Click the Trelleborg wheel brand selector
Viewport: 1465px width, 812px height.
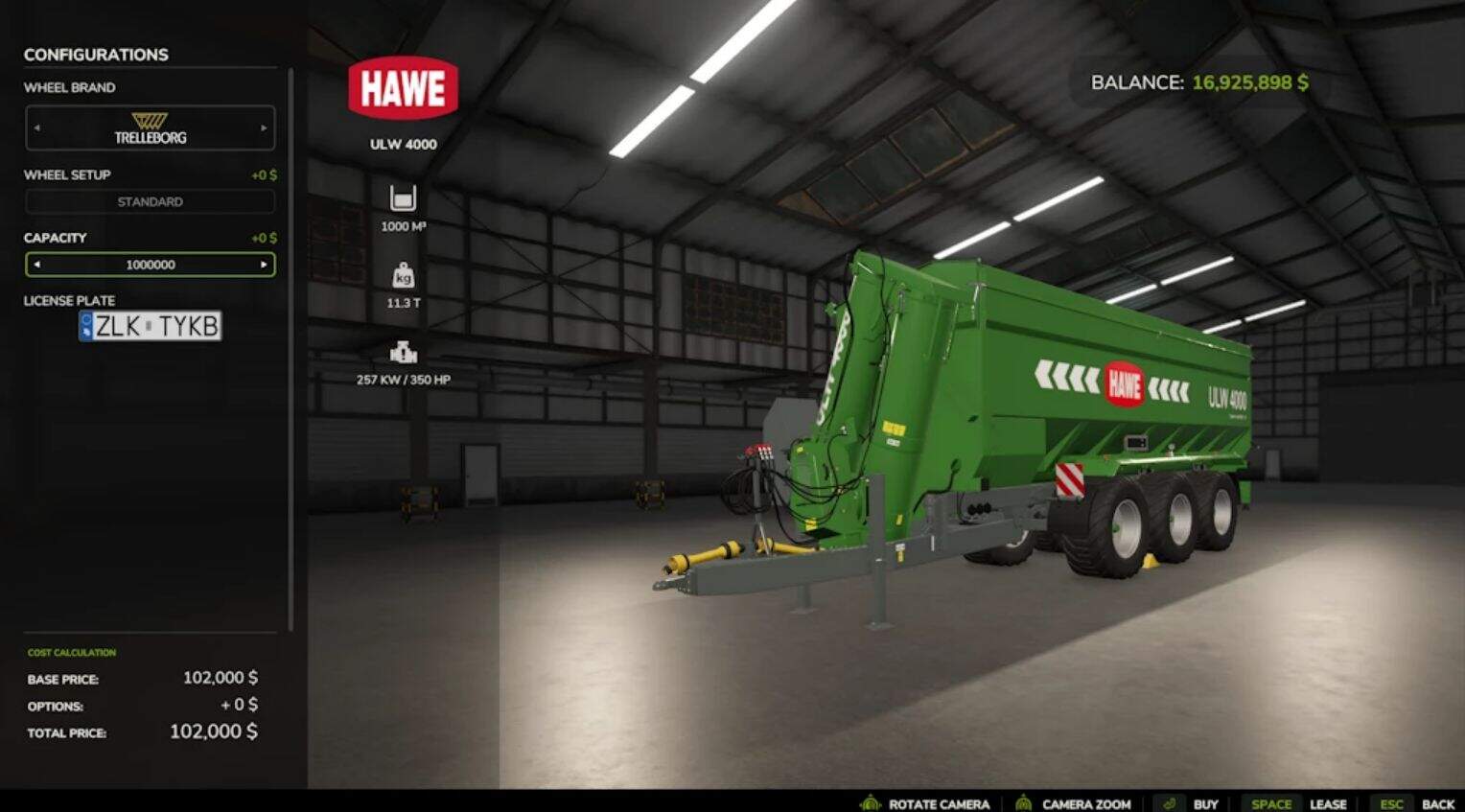[151, 128]
